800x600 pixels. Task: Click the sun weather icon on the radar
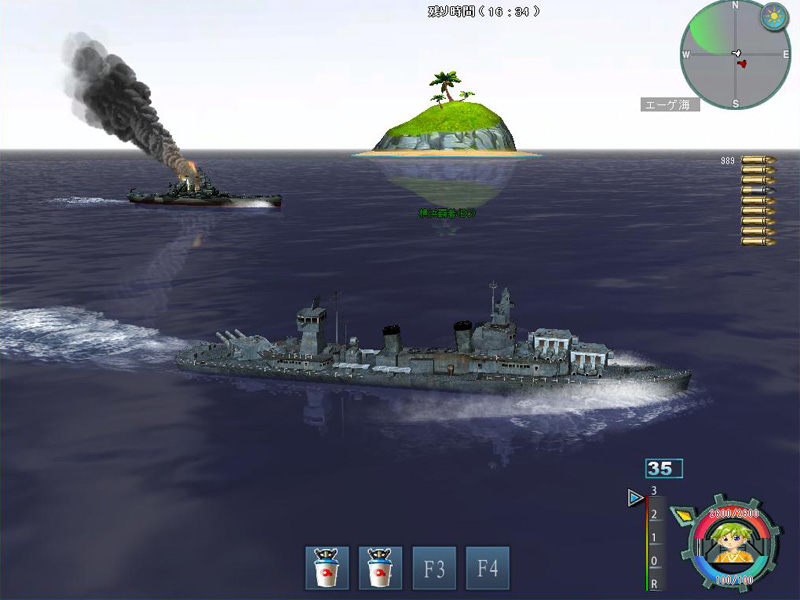(x=774, y=16)
